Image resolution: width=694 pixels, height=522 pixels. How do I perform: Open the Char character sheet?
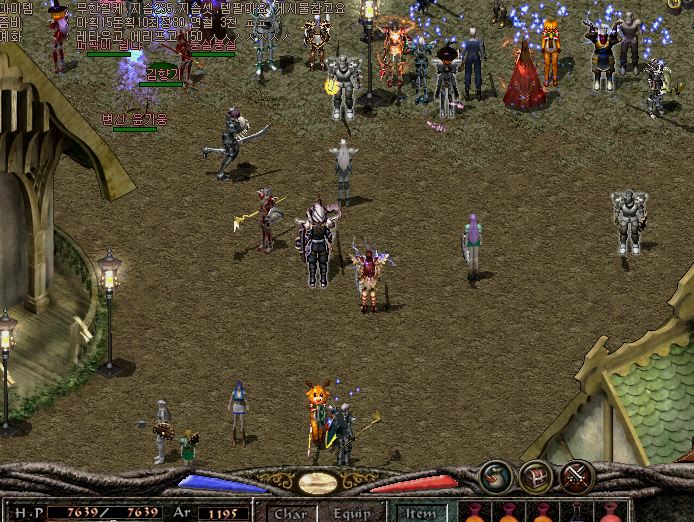(290, 514)
